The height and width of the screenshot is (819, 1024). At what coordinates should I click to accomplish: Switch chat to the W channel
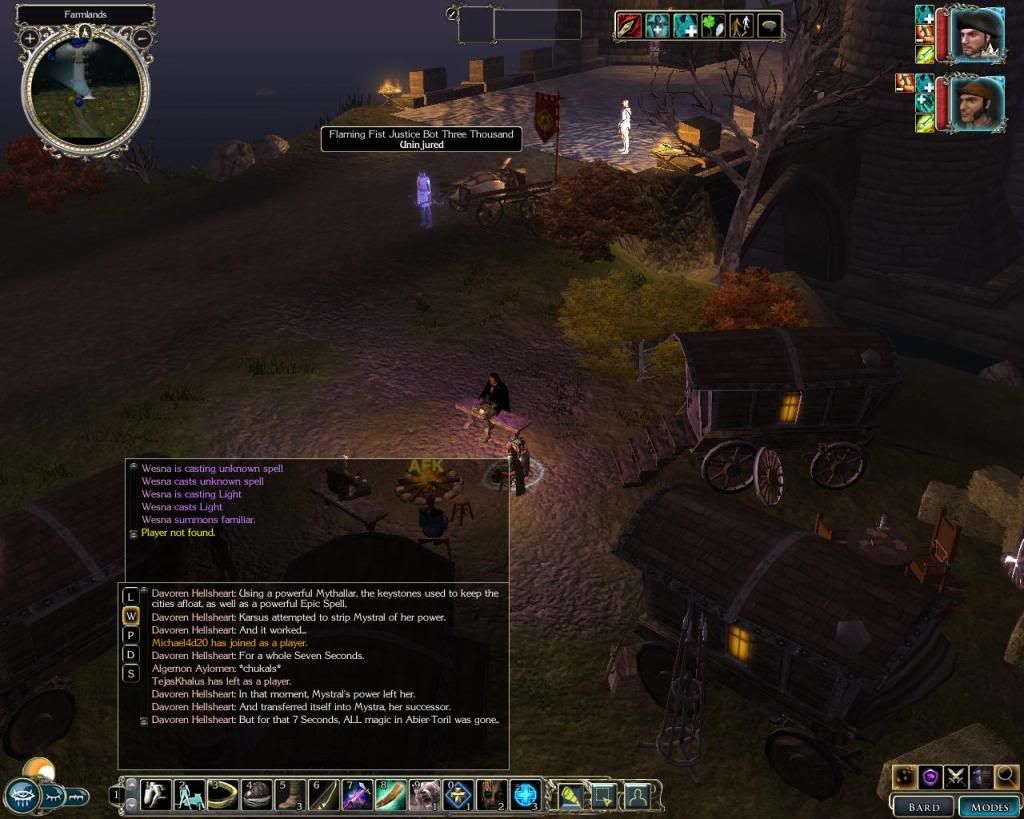pos(131,616)
